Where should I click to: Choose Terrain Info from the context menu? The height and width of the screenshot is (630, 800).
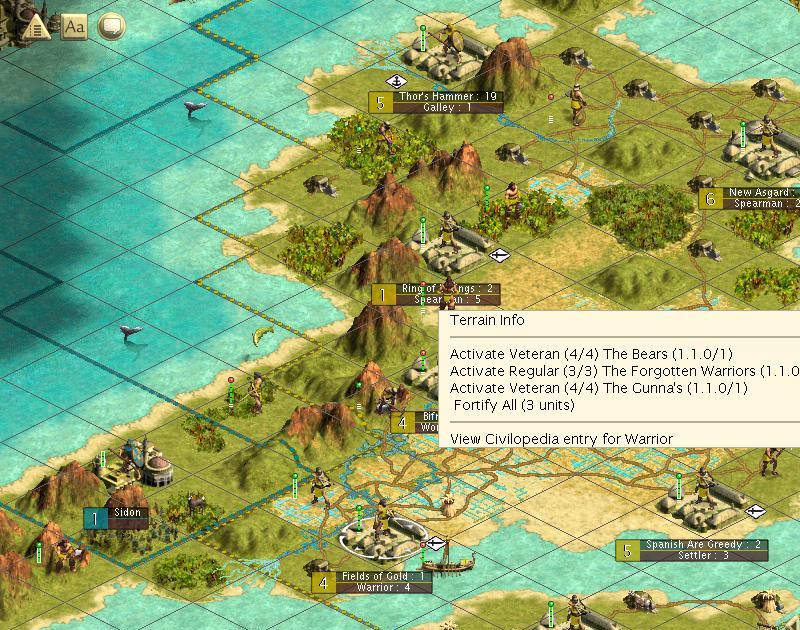tap(487, 321)
